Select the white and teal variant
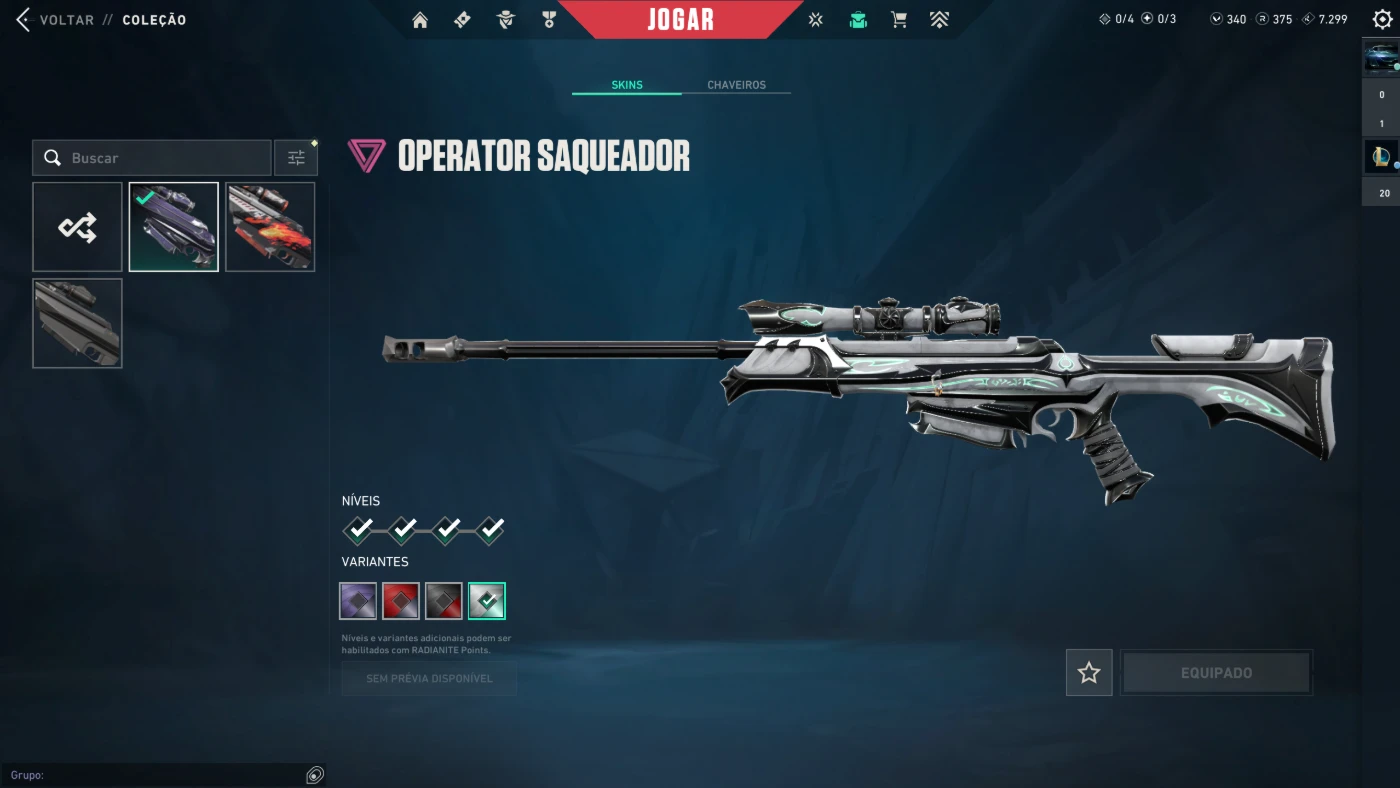1400x788 pixels. click(x=487, y=601)
